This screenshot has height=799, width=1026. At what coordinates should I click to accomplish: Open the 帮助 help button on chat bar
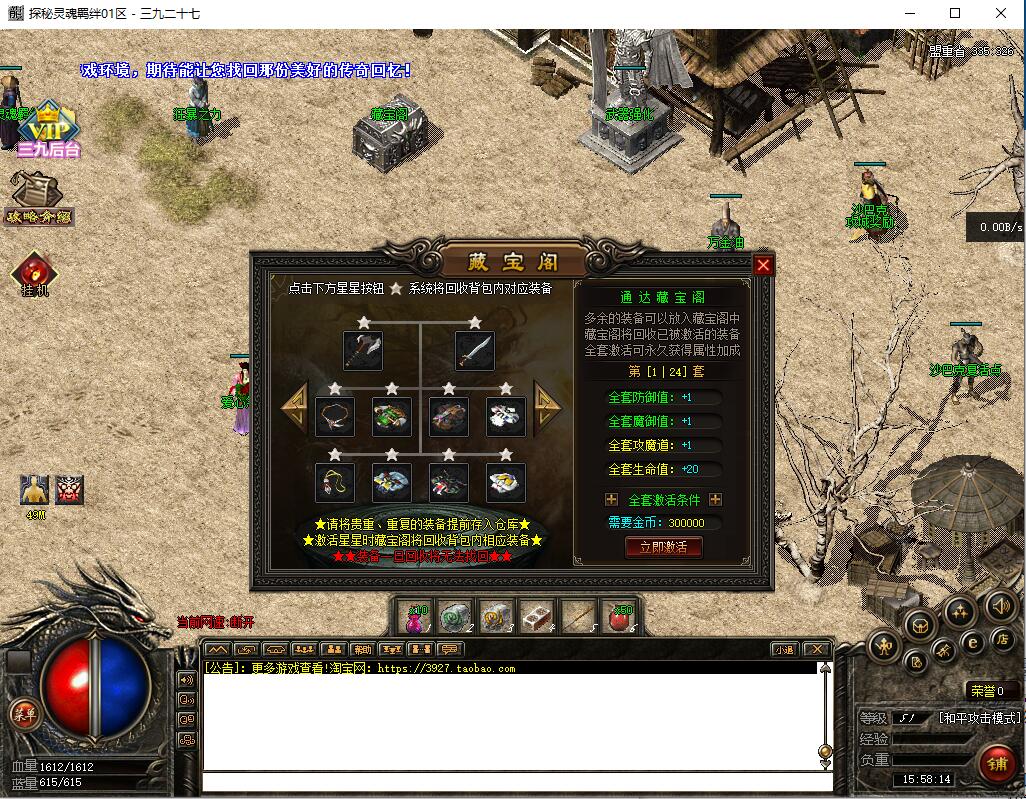361,649
